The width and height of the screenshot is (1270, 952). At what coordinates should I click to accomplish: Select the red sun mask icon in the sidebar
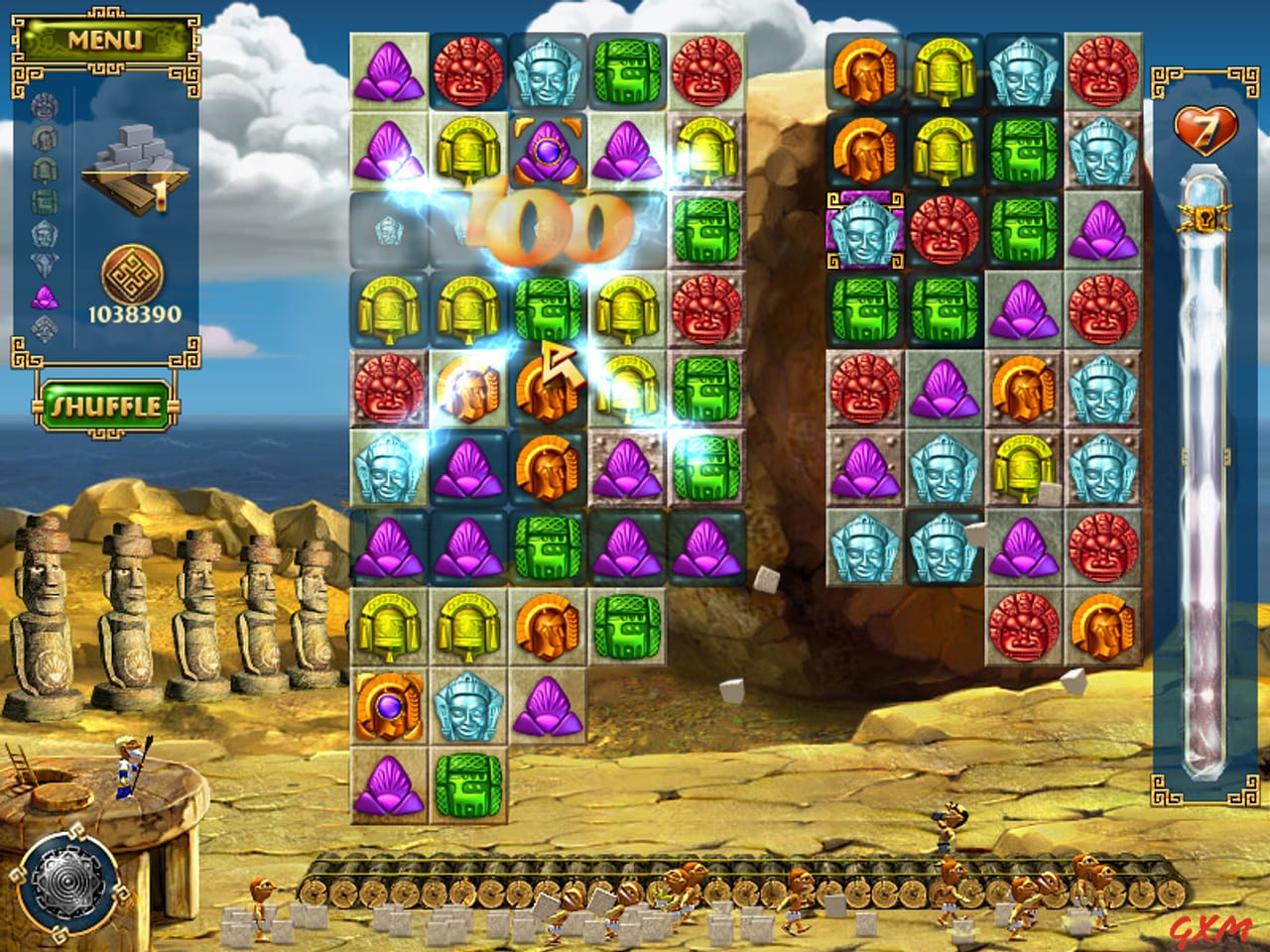[43, 107]
